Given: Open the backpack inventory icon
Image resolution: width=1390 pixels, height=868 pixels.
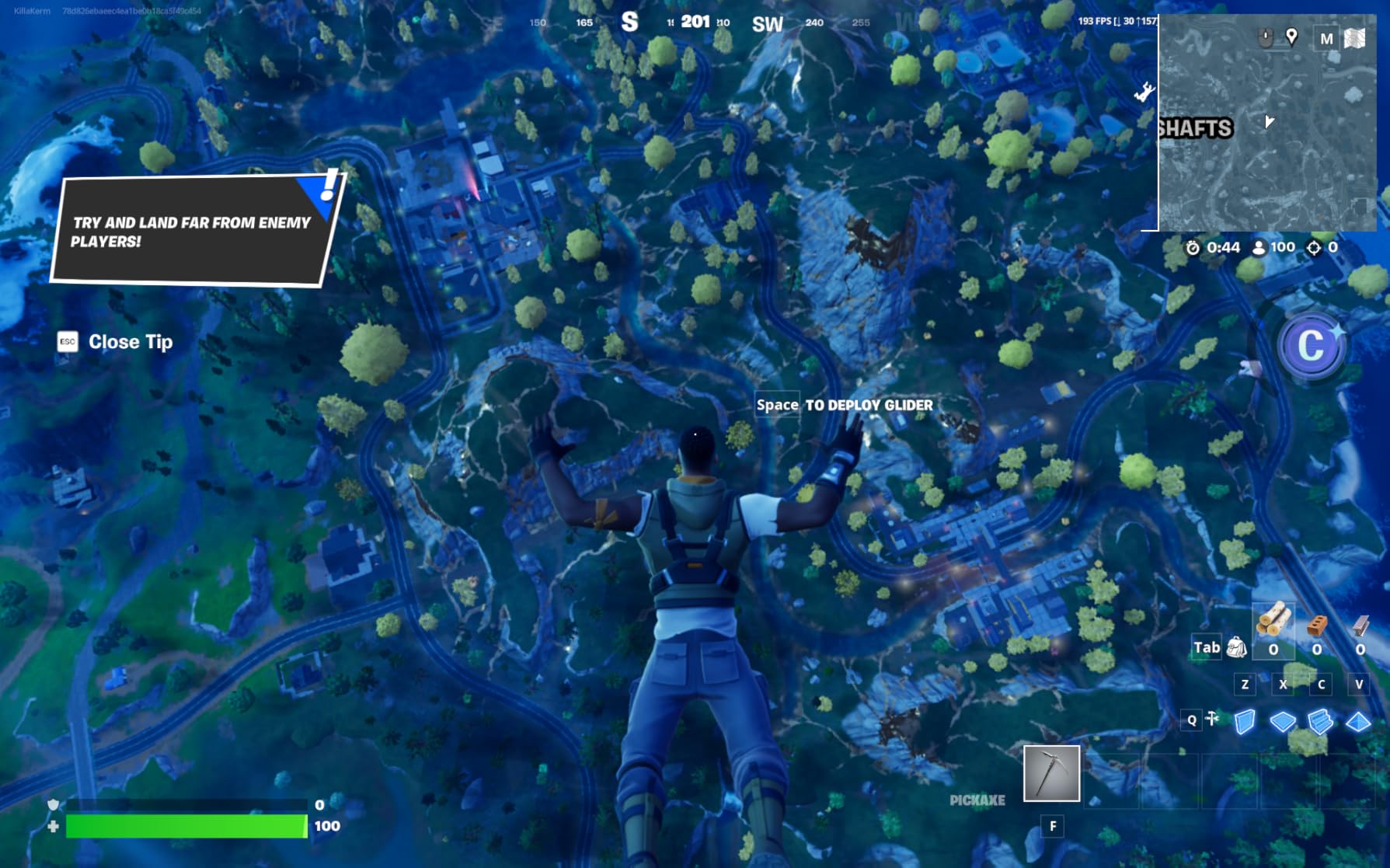Looking at the screenshot, I should (x=1236, y=647).
